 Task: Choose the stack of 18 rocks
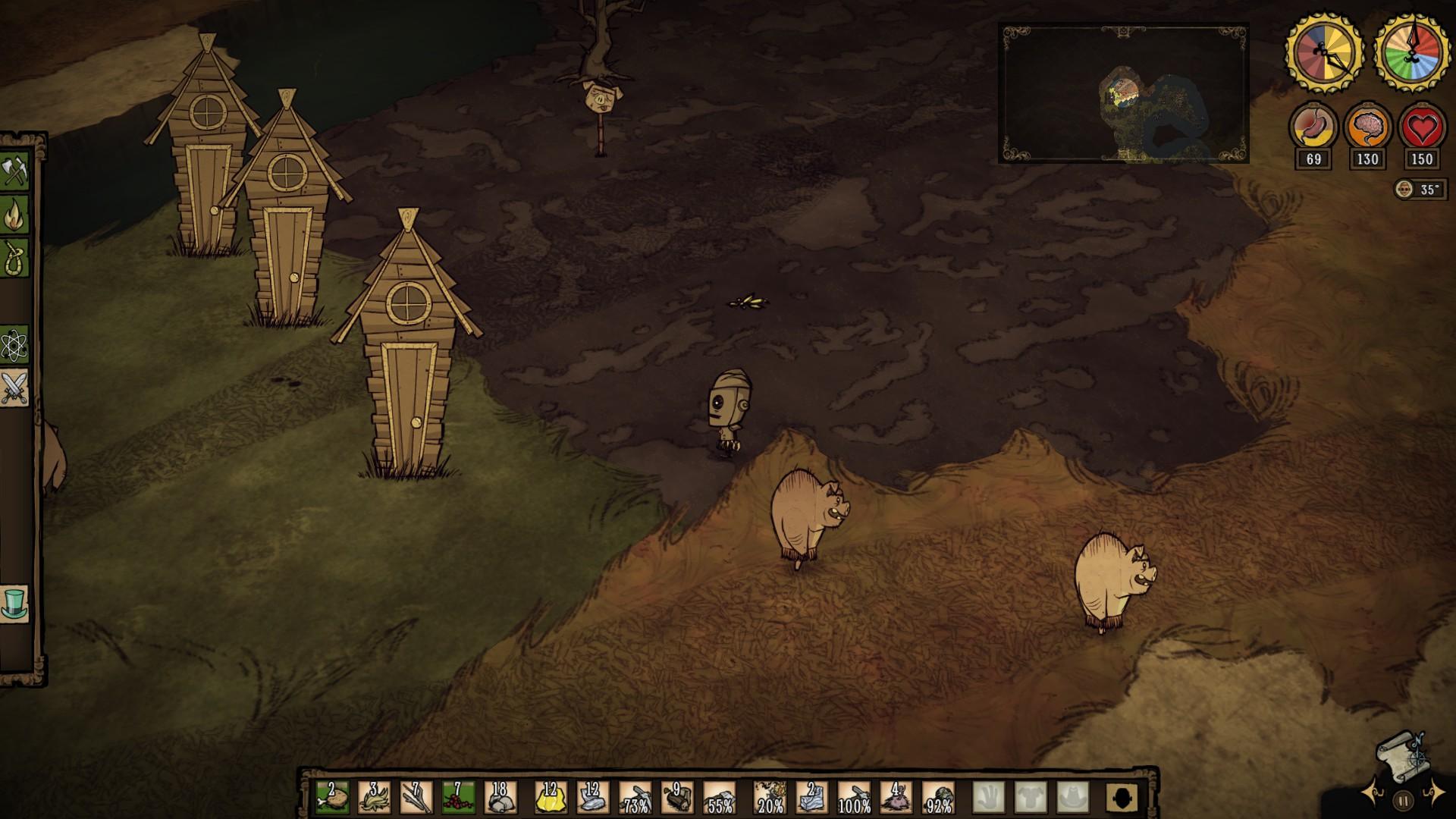tap(499, 798)
